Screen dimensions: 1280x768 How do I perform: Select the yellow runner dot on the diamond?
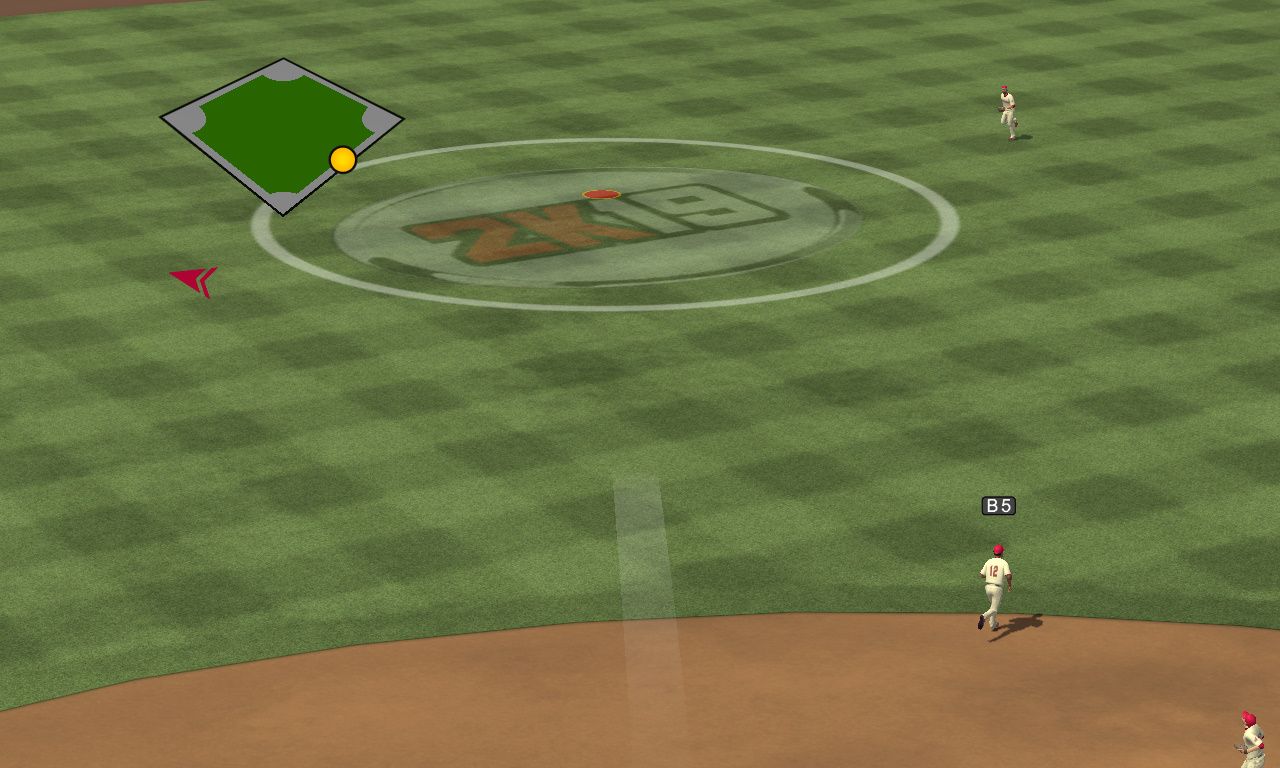coord(343,160)
